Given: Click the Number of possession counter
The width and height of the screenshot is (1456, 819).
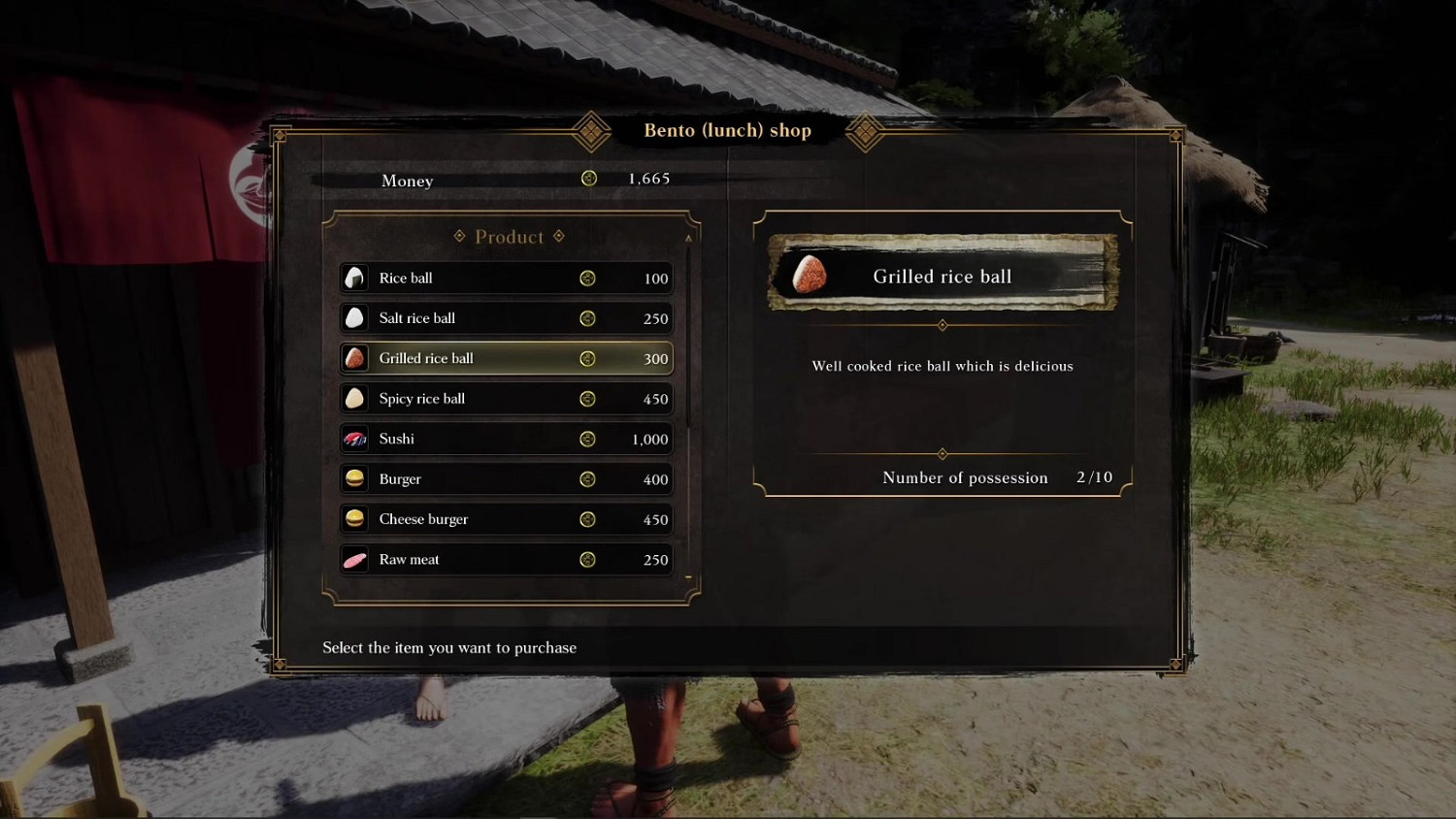Looking at the screenshot, I should [965, 476].
